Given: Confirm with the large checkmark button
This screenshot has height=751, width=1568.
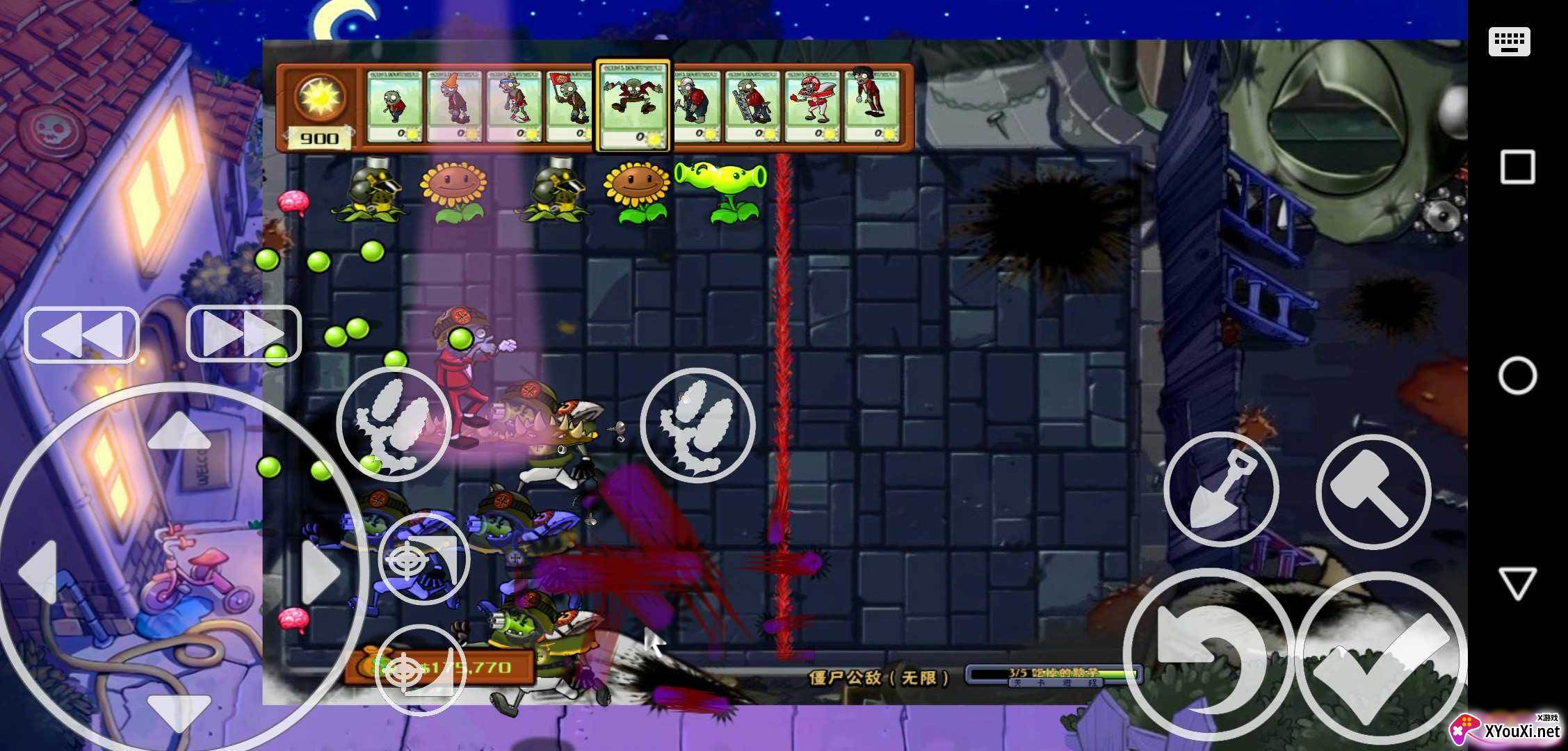Looking at the screenshot, I should pos(1380,657).
